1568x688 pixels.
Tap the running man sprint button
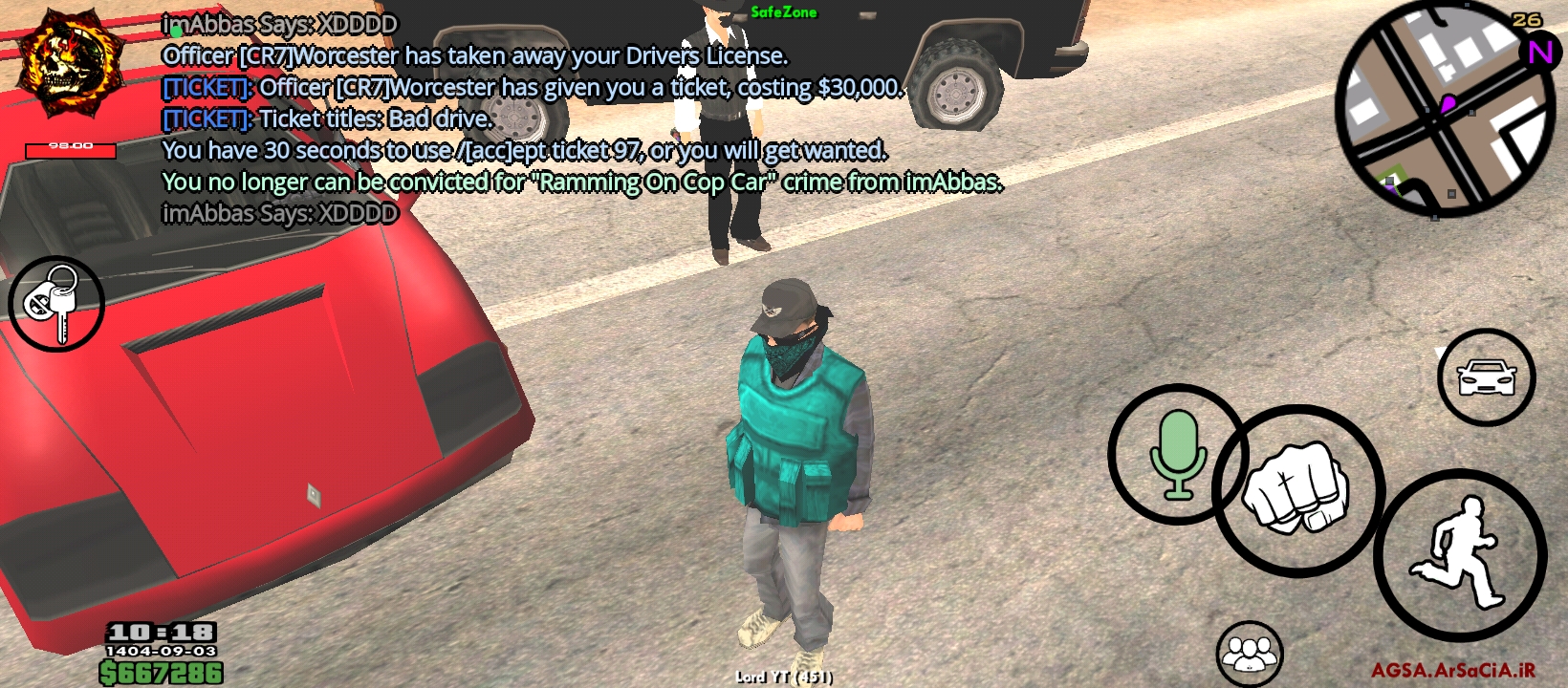(x=1459, y=555)
